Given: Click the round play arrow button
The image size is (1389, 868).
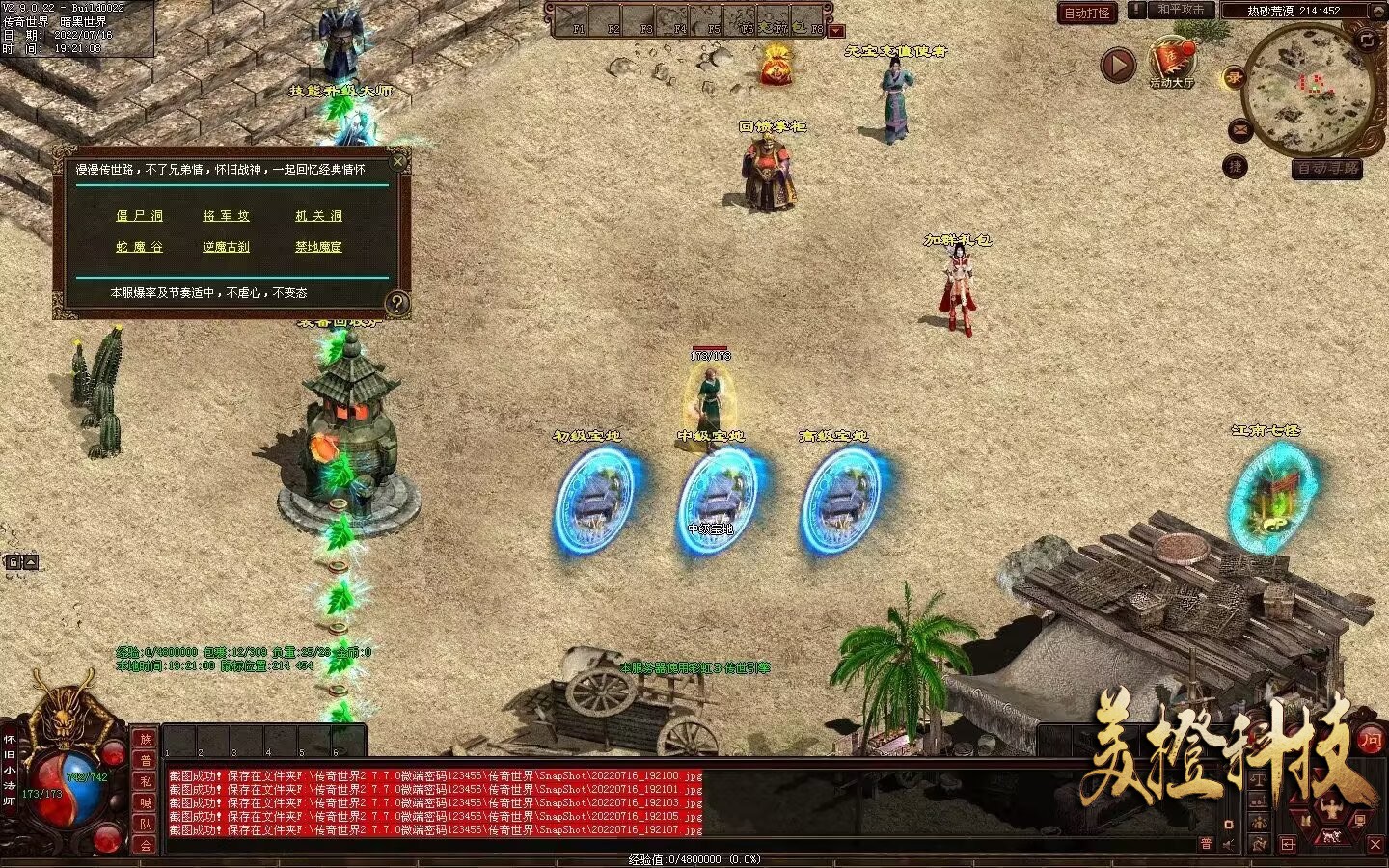Looking at the screenshot, I should pos(1118,66).
